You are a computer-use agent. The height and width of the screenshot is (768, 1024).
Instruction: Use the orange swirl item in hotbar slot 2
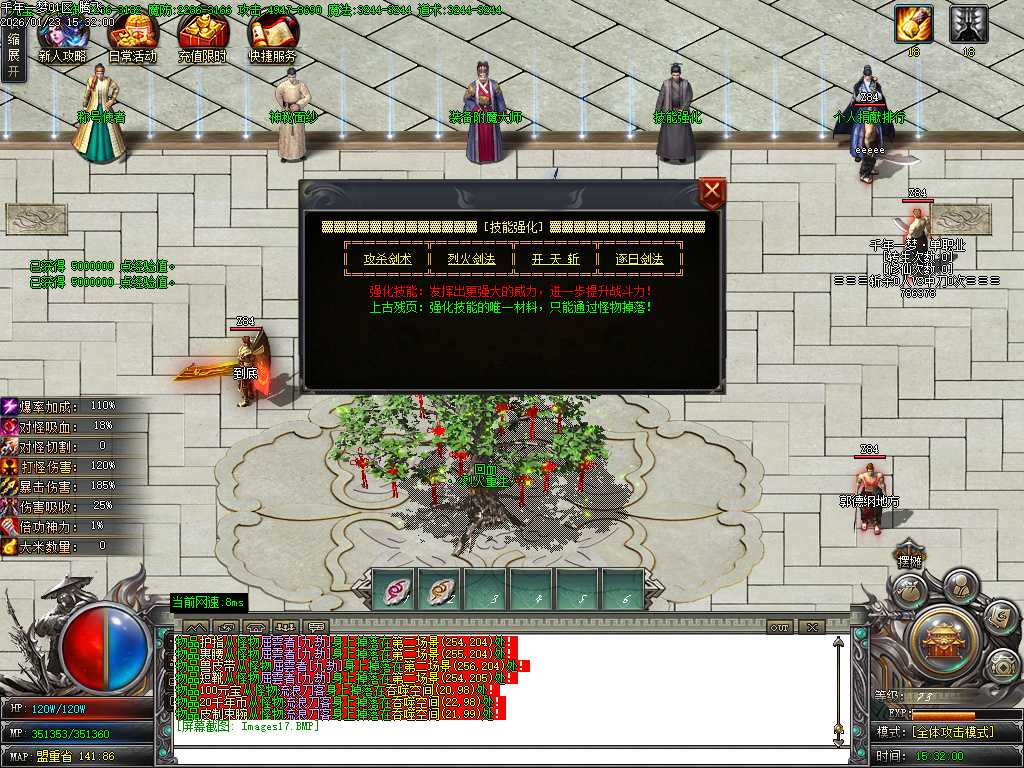click(x=440, y=589)
